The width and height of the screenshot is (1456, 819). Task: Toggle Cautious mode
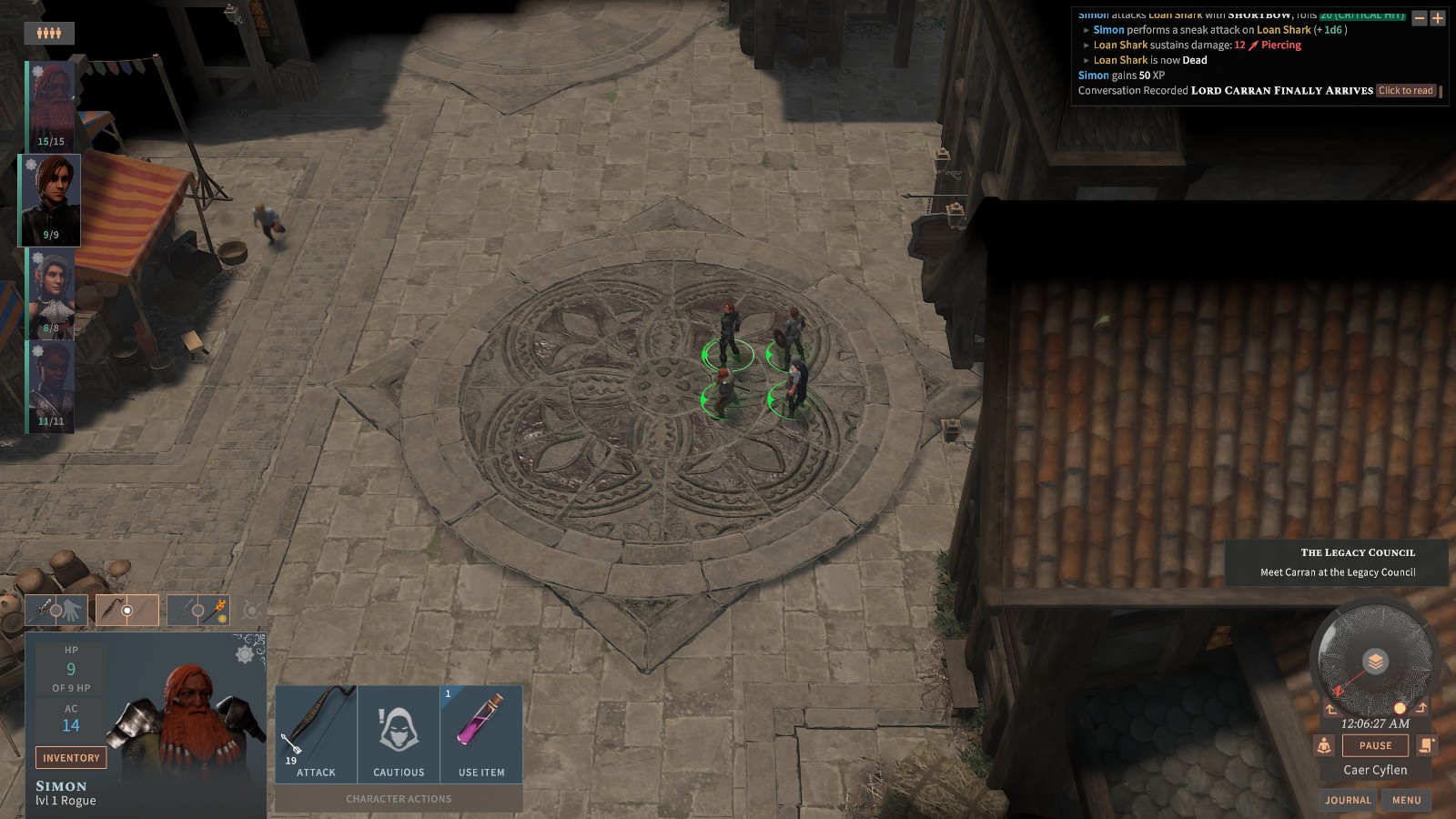[399, 733]
